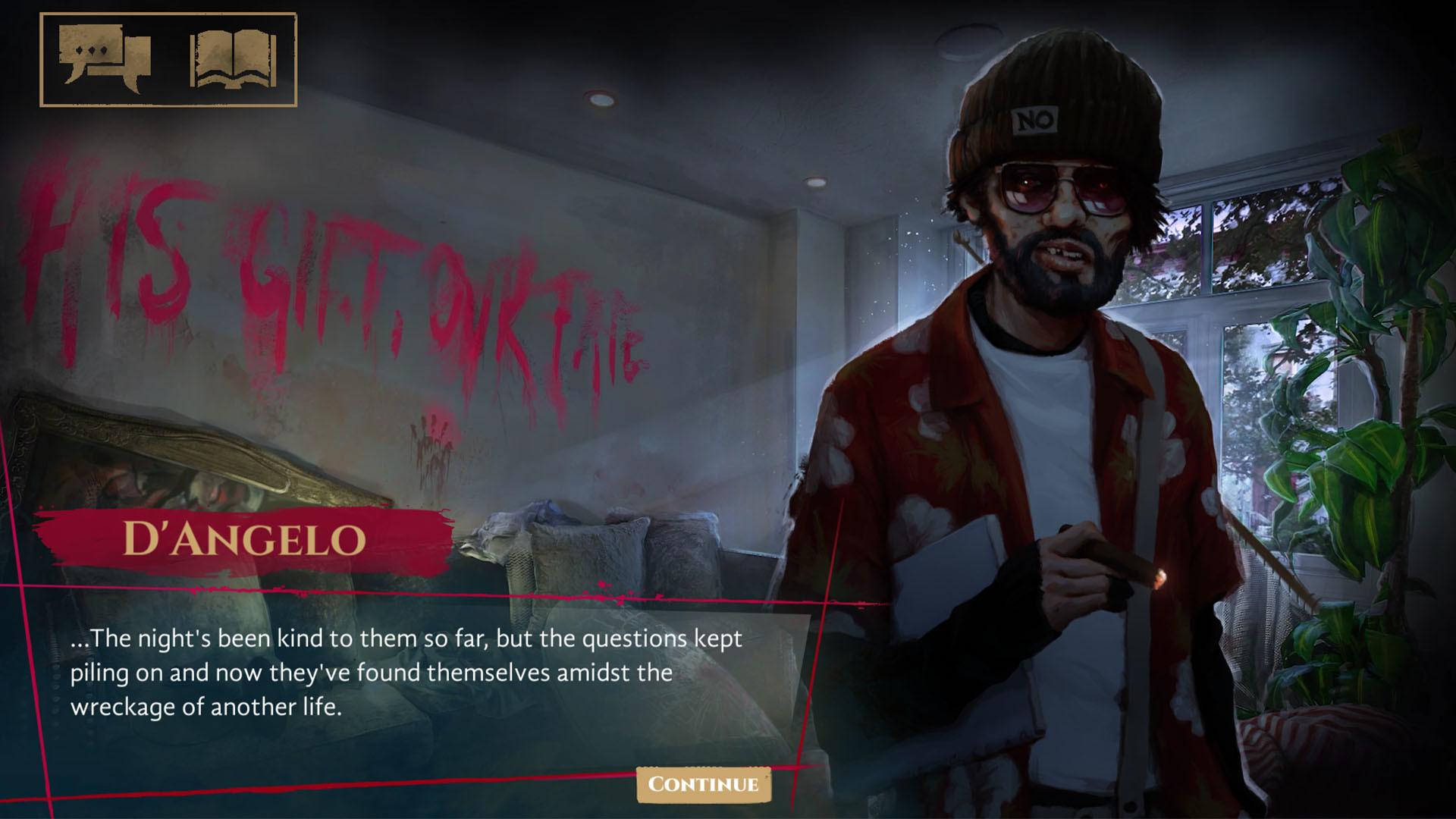Tap the chat bubble icon to review past lines
The image size is (1456, 819).
tap(102, 61)
